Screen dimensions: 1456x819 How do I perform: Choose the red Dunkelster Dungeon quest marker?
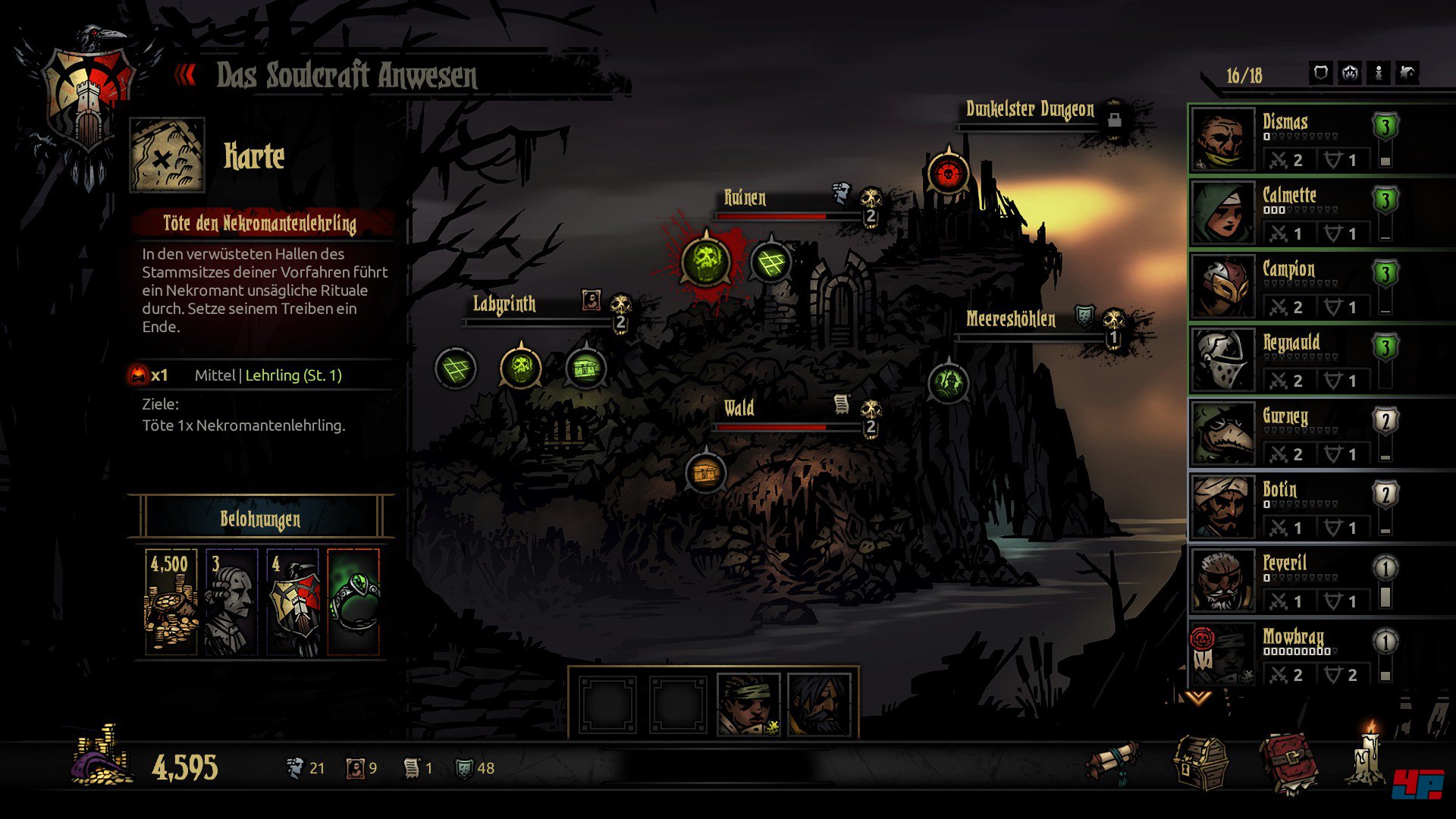pyautogui.click(x=948, y=174)
